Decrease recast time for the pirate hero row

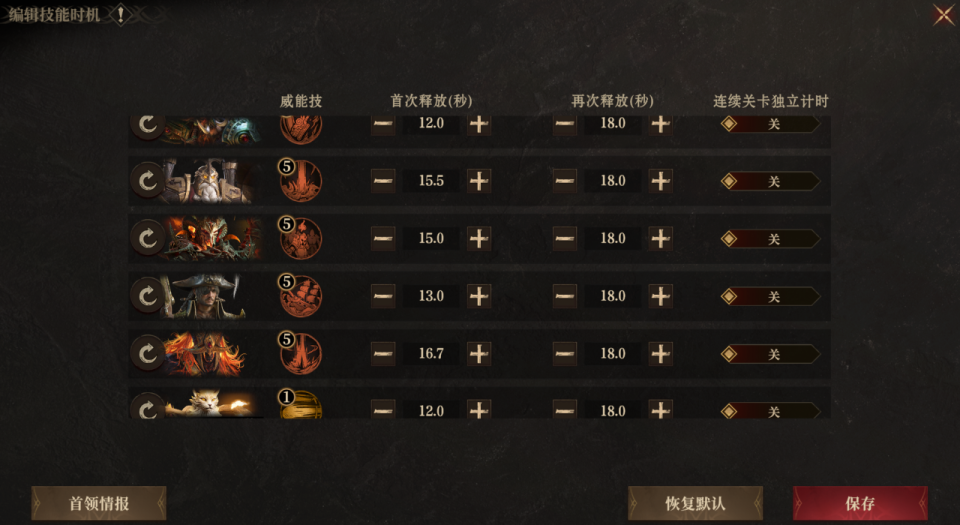click(x=565, y=296)
